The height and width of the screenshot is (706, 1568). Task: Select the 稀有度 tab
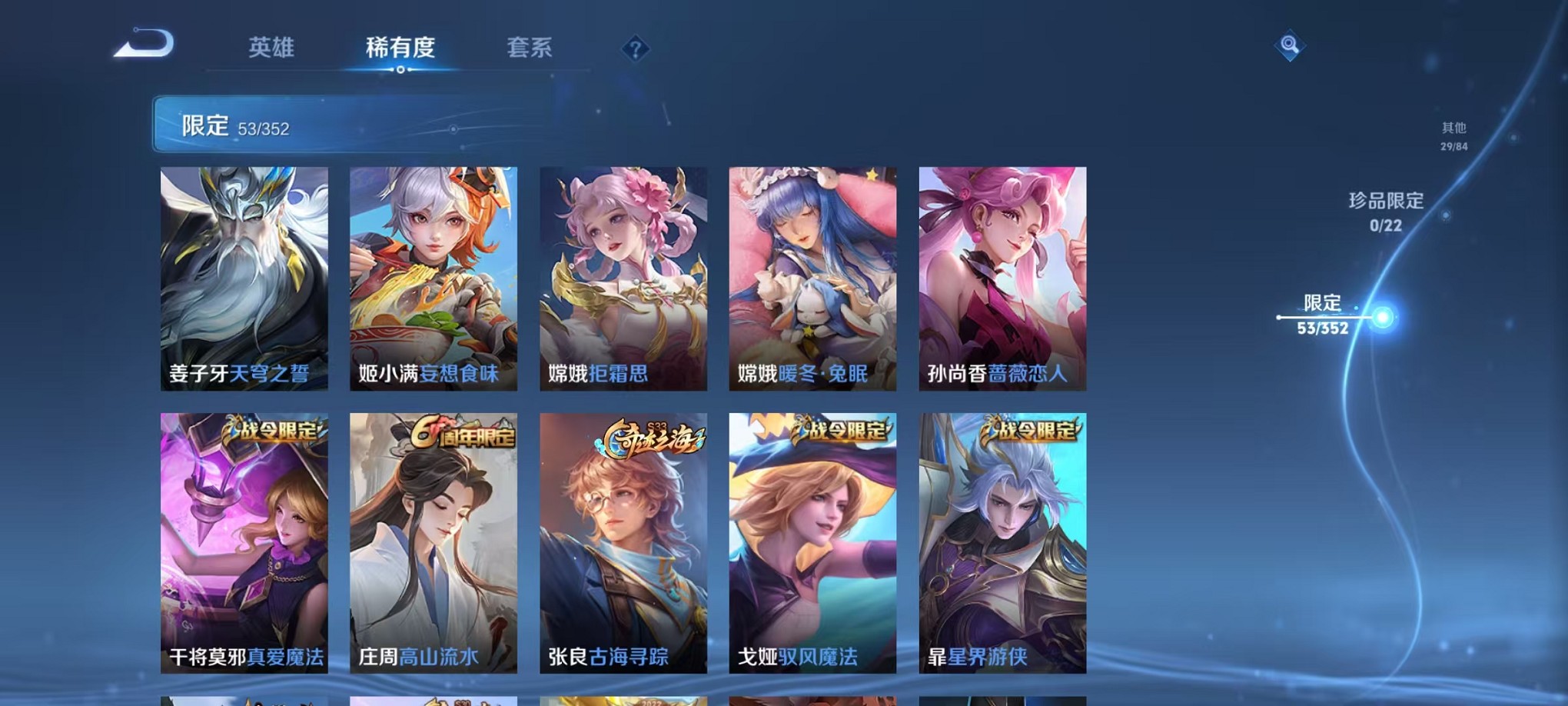[400, 48]
